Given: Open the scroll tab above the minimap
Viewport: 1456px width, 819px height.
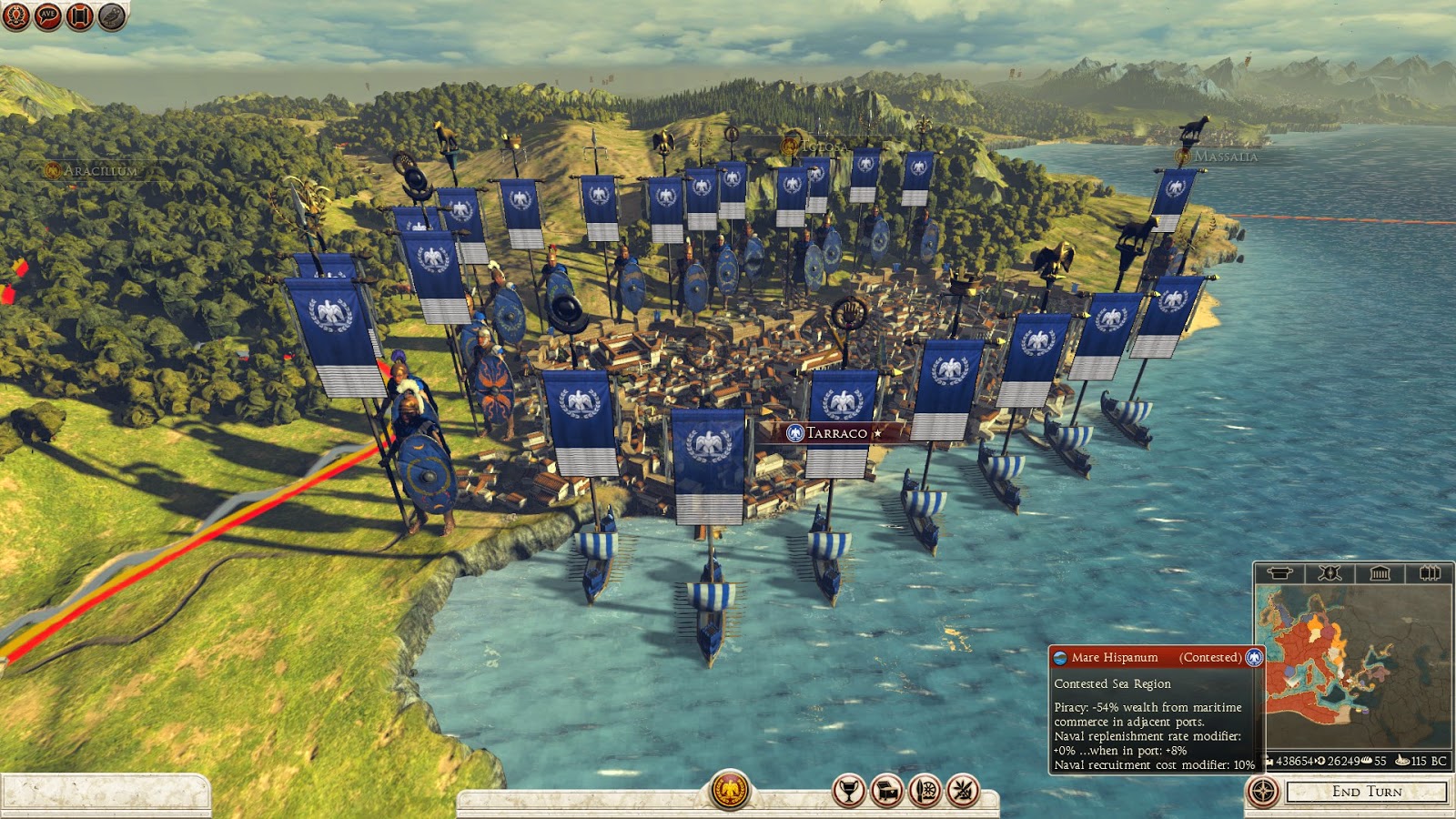Looking at the screenshot, I should click(1279, 573).
